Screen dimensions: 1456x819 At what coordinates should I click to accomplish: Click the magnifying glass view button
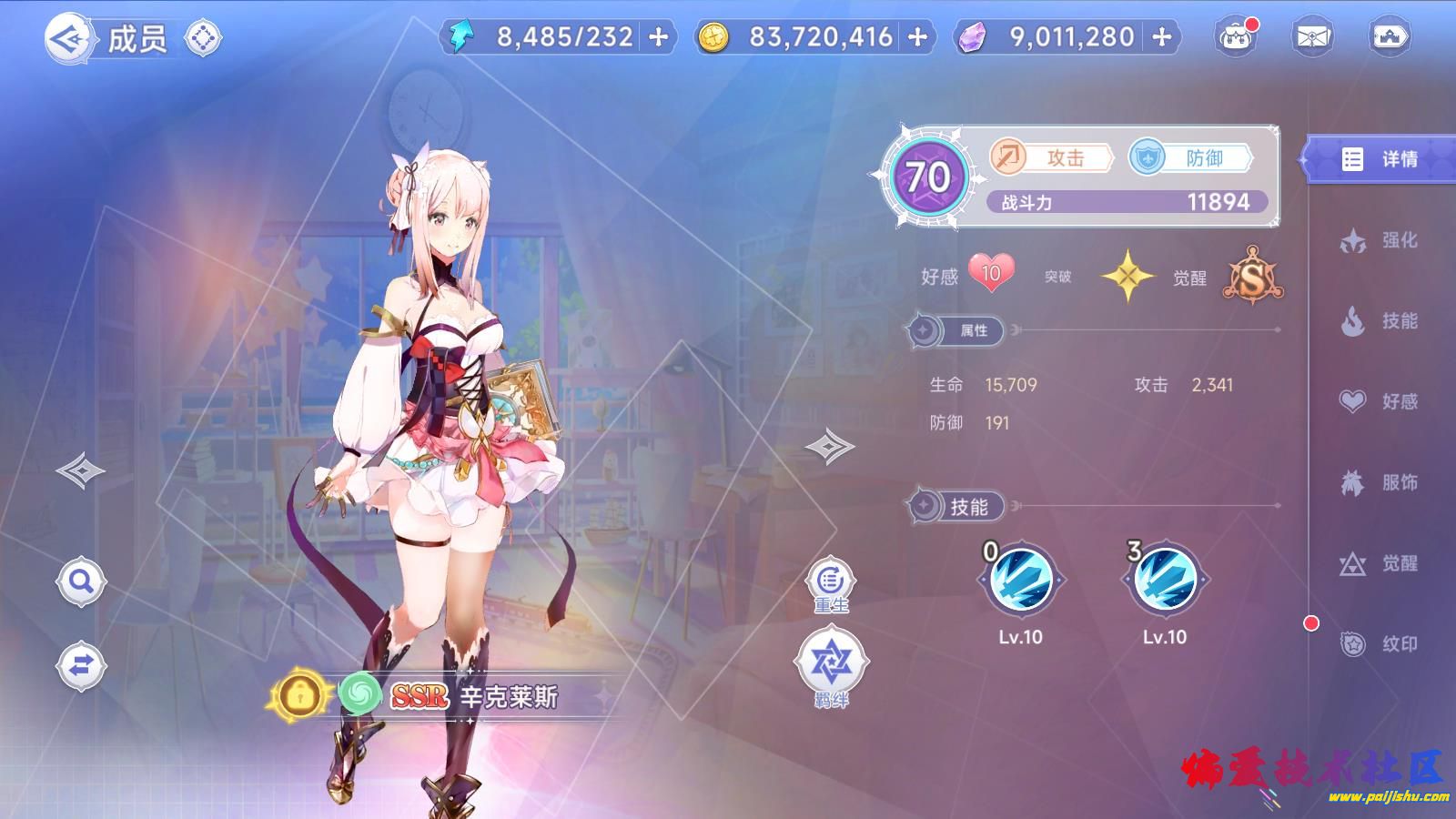pos(81,581)
